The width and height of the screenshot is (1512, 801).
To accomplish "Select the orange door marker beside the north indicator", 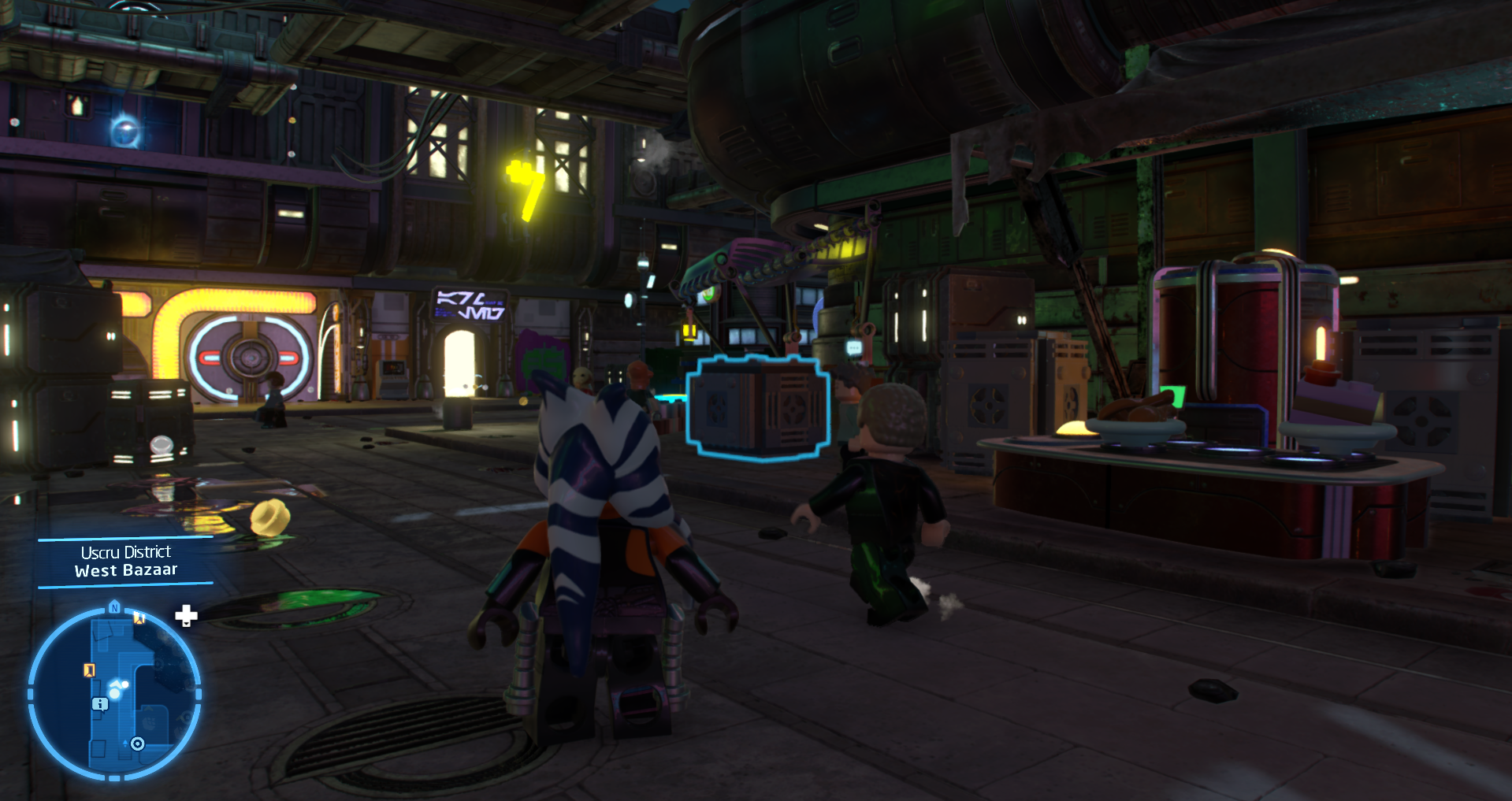I will 139,617.
